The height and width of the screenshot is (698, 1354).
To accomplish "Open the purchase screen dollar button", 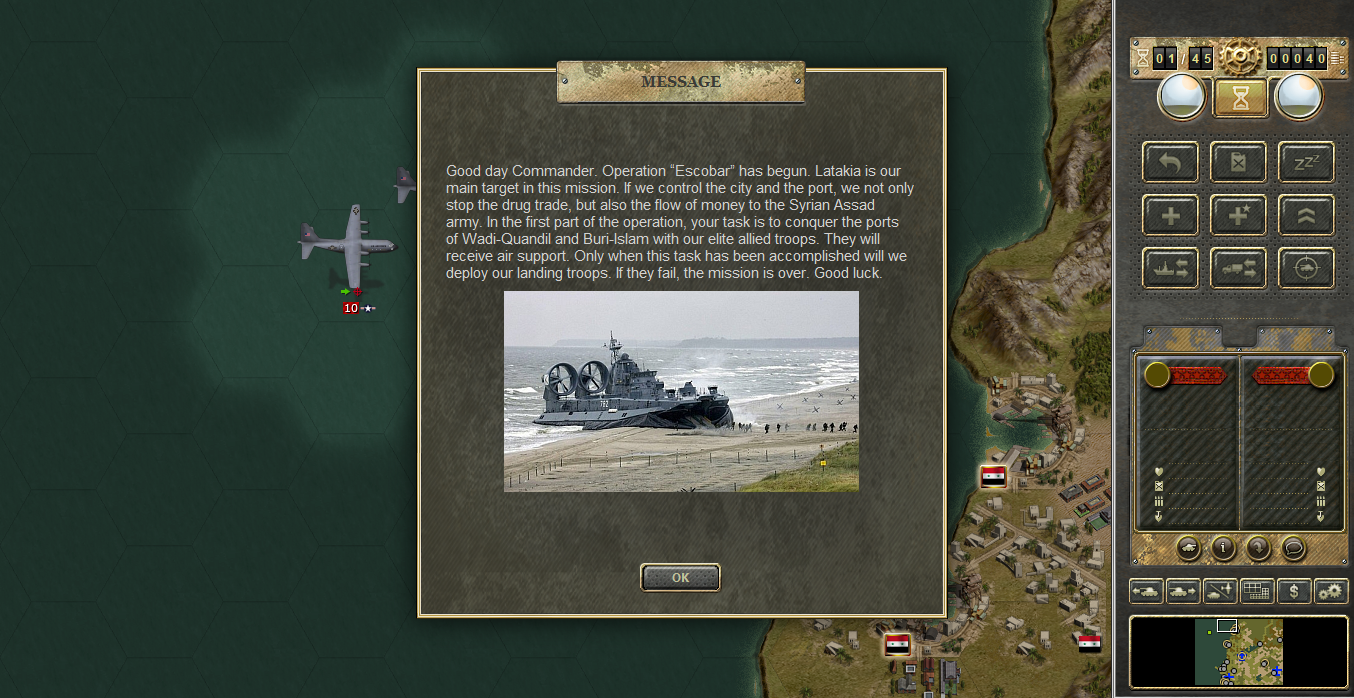I will [1294, 591].
